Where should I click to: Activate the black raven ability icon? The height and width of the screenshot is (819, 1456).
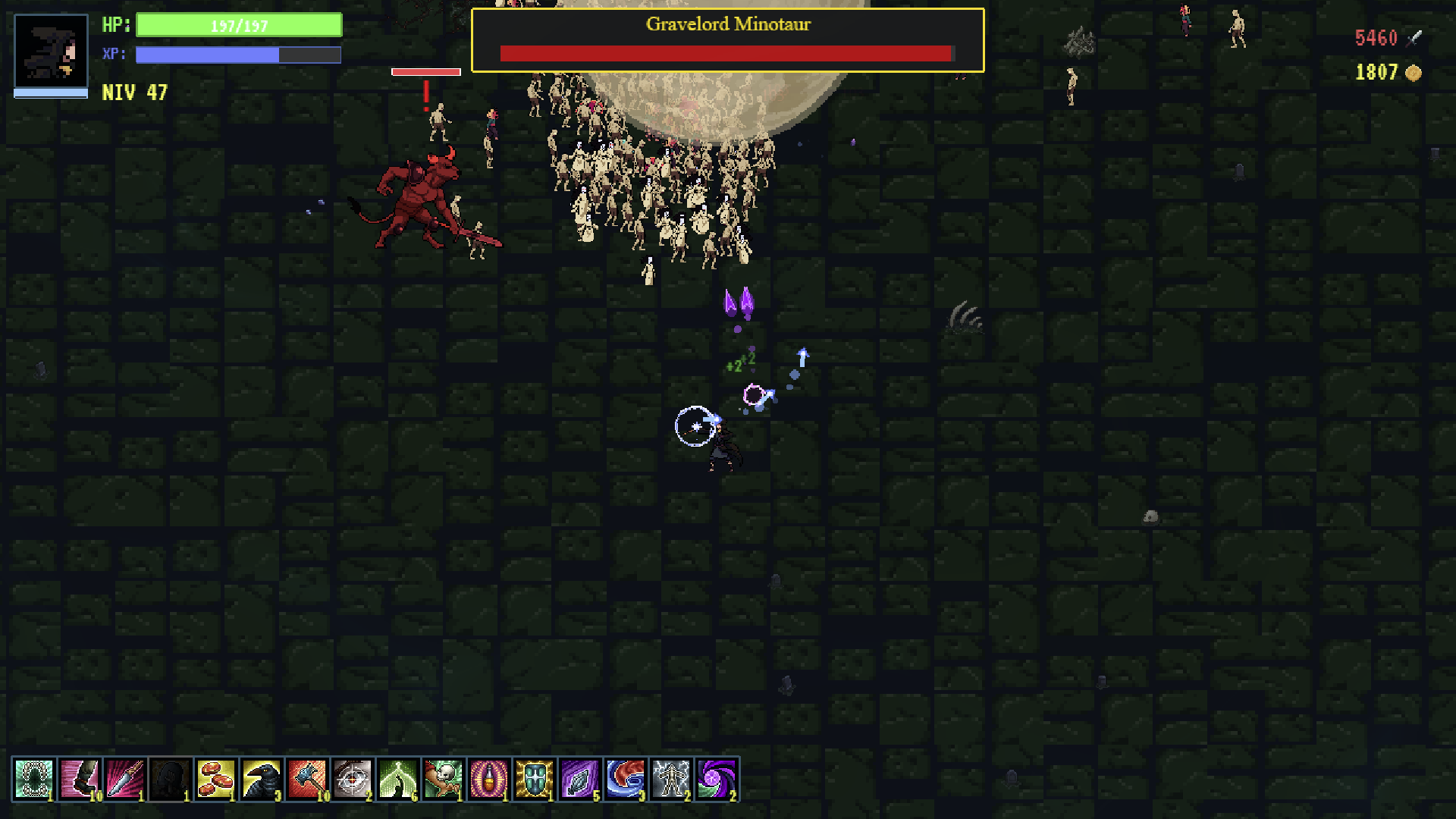[x=262, y=779]
